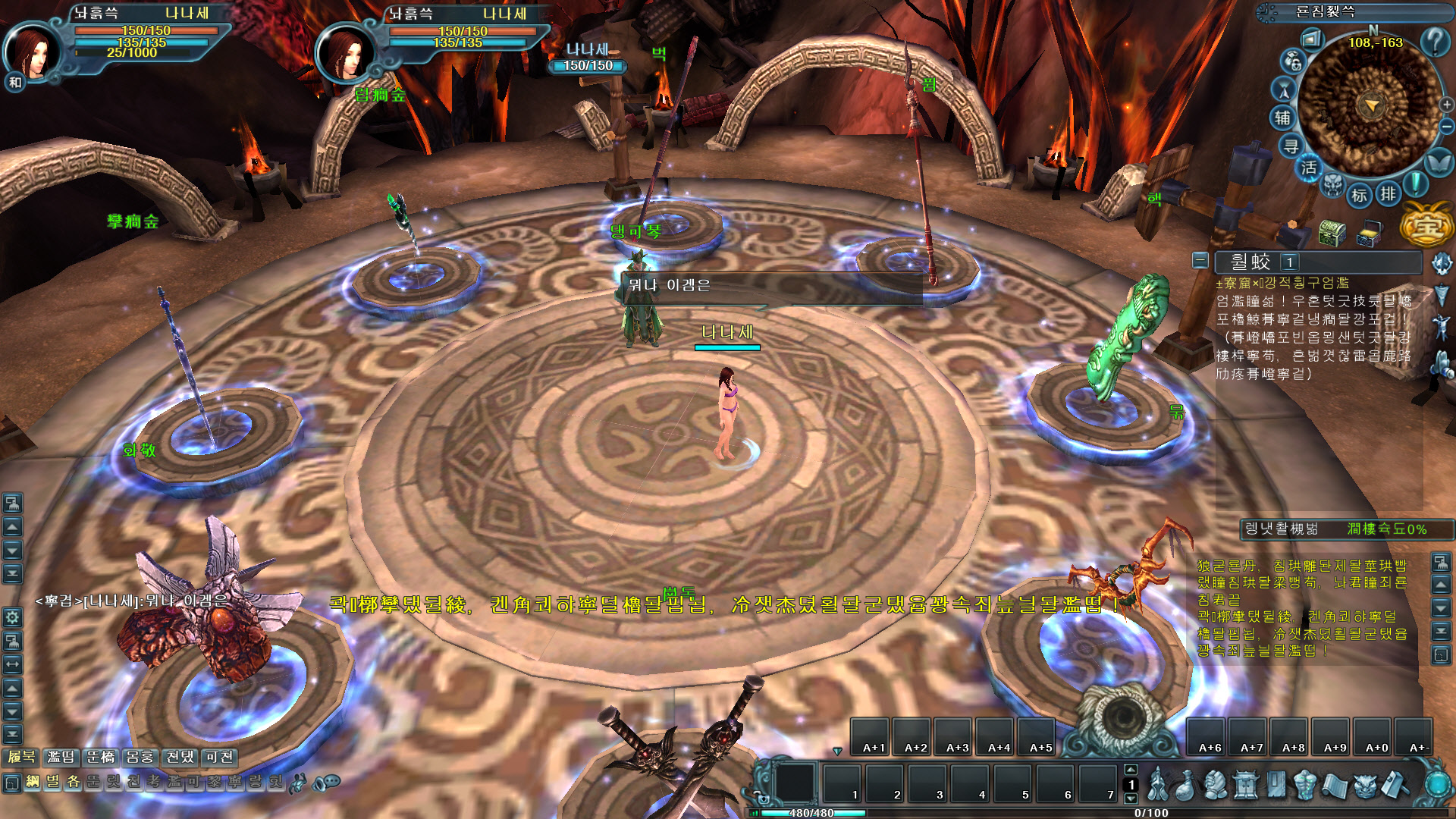Image resolution: width=1456 pixels, height=819 pixels.
Task: Switch to the first chat channel tab
Action: 21,757
